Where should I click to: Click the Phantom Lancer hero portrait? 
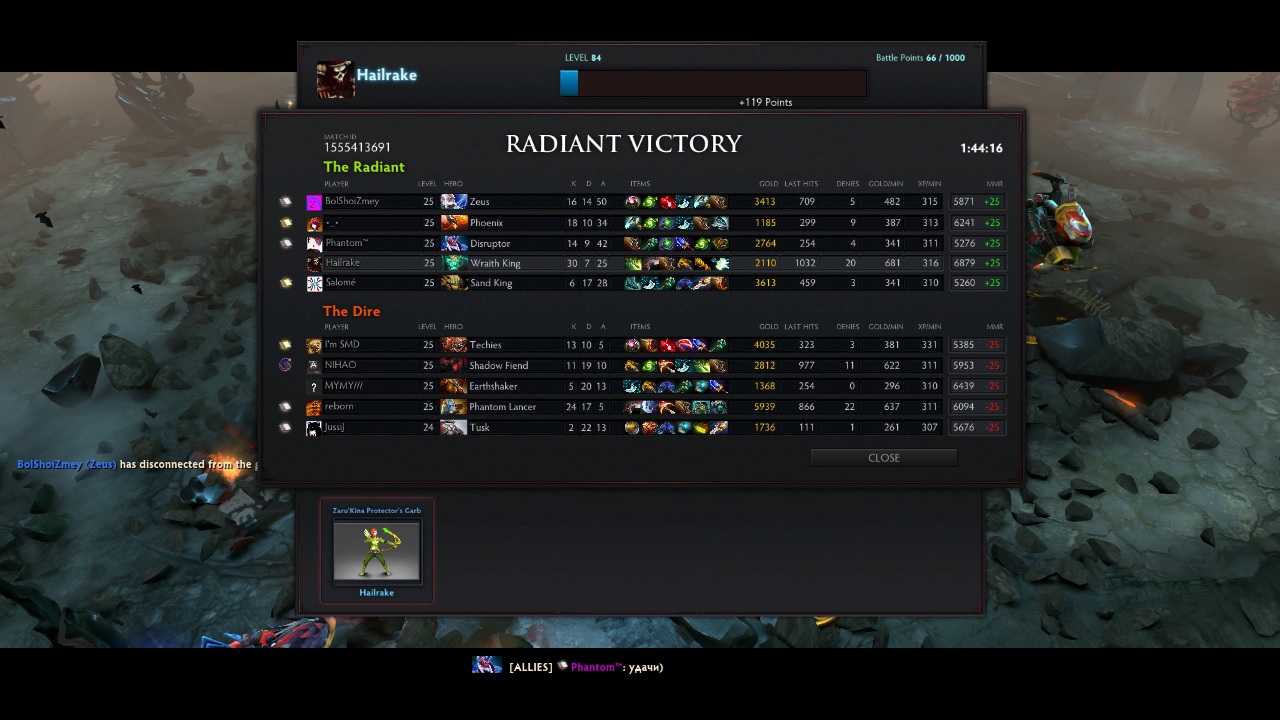coord(454,407)
